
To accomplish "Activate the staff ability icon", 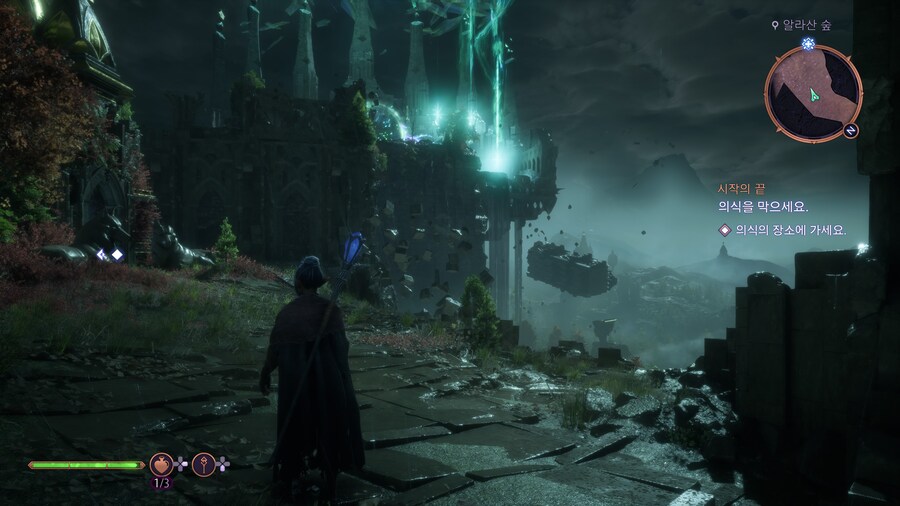I will coord(203,464).
